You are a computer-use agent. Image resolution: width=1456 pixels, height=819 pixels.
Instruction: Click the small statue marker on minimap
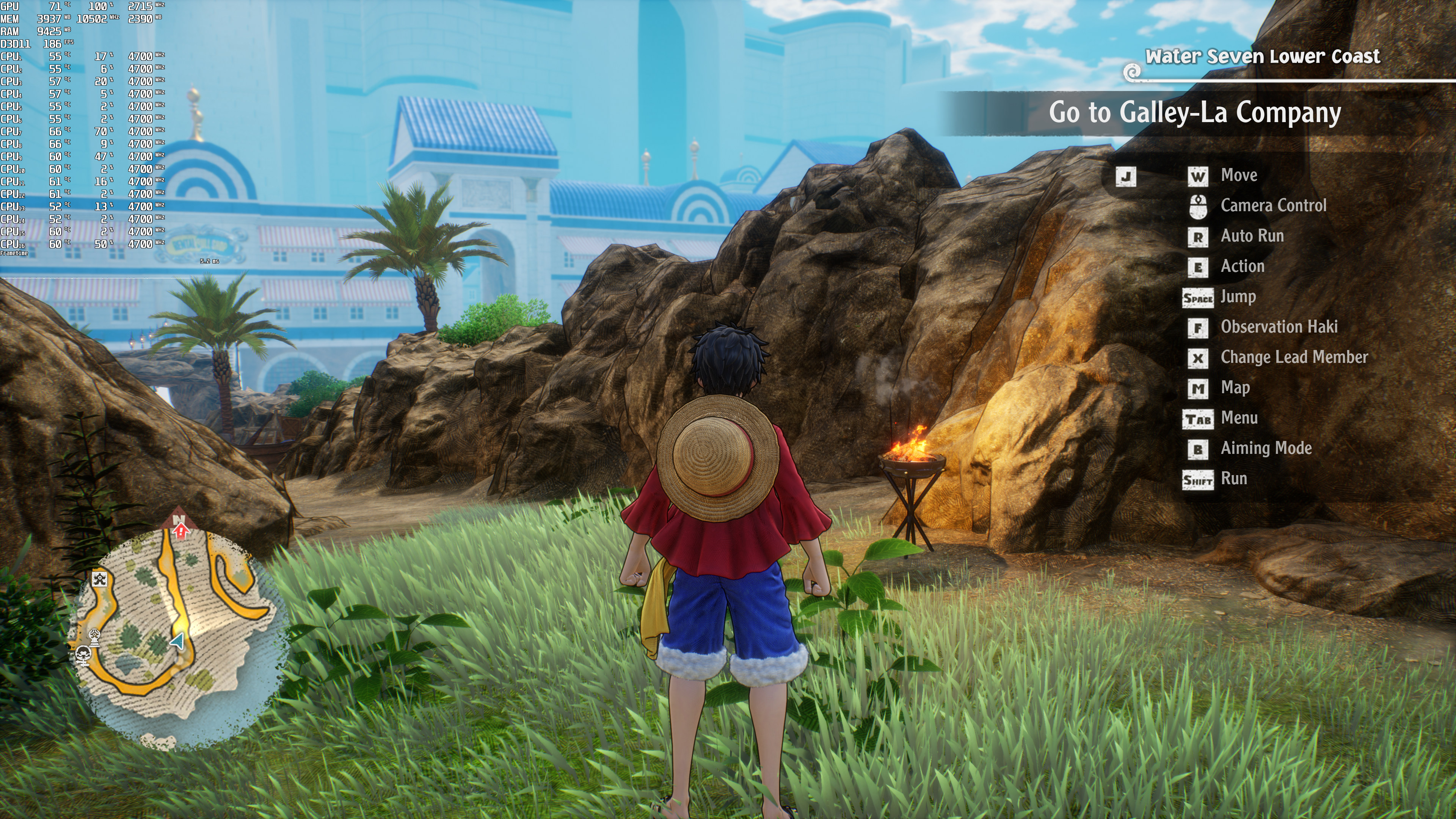pyautogui.click(x=95, y=637)
